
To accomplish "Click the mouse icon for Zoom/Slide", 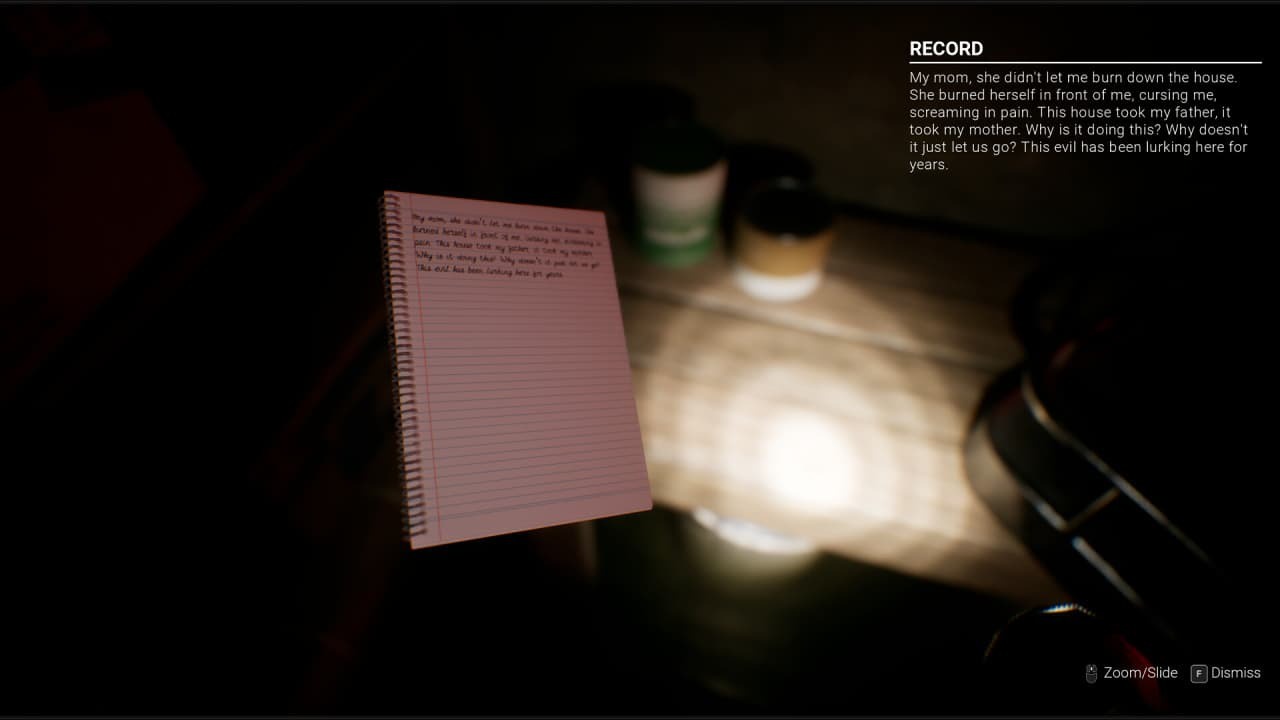I will click(1092, 673).
